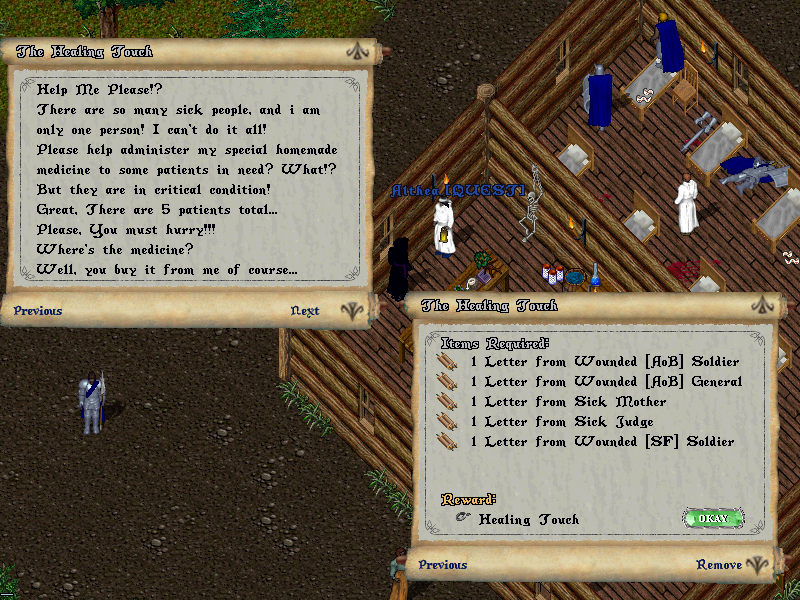The height and width of the screenshot is (600, 800).
Task: Select the Letter from Sick Mother entry
Action: (x=565, y=402)
